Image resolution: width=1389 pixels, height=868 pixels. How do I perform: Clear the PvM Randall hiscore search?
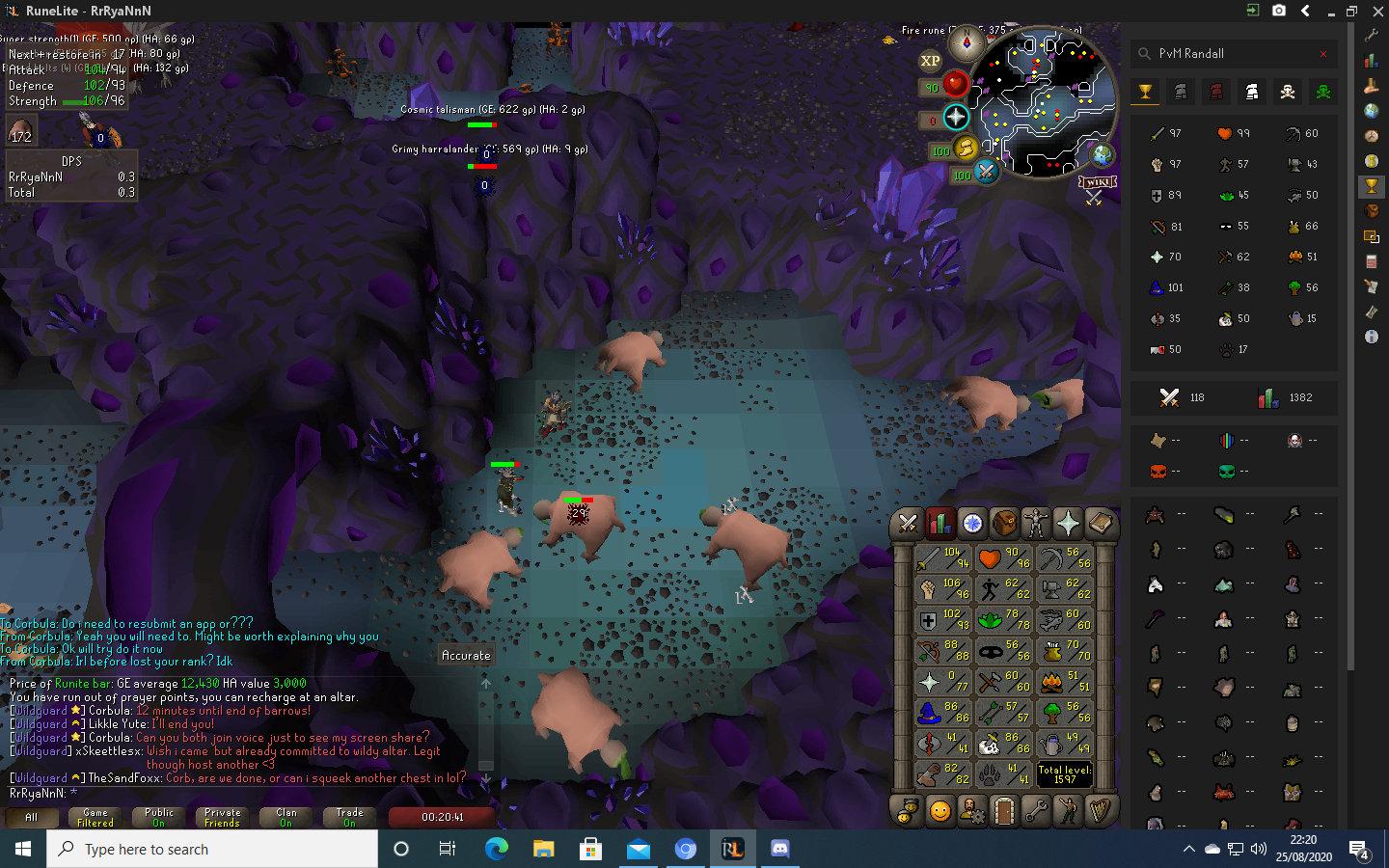[1323, 54]
